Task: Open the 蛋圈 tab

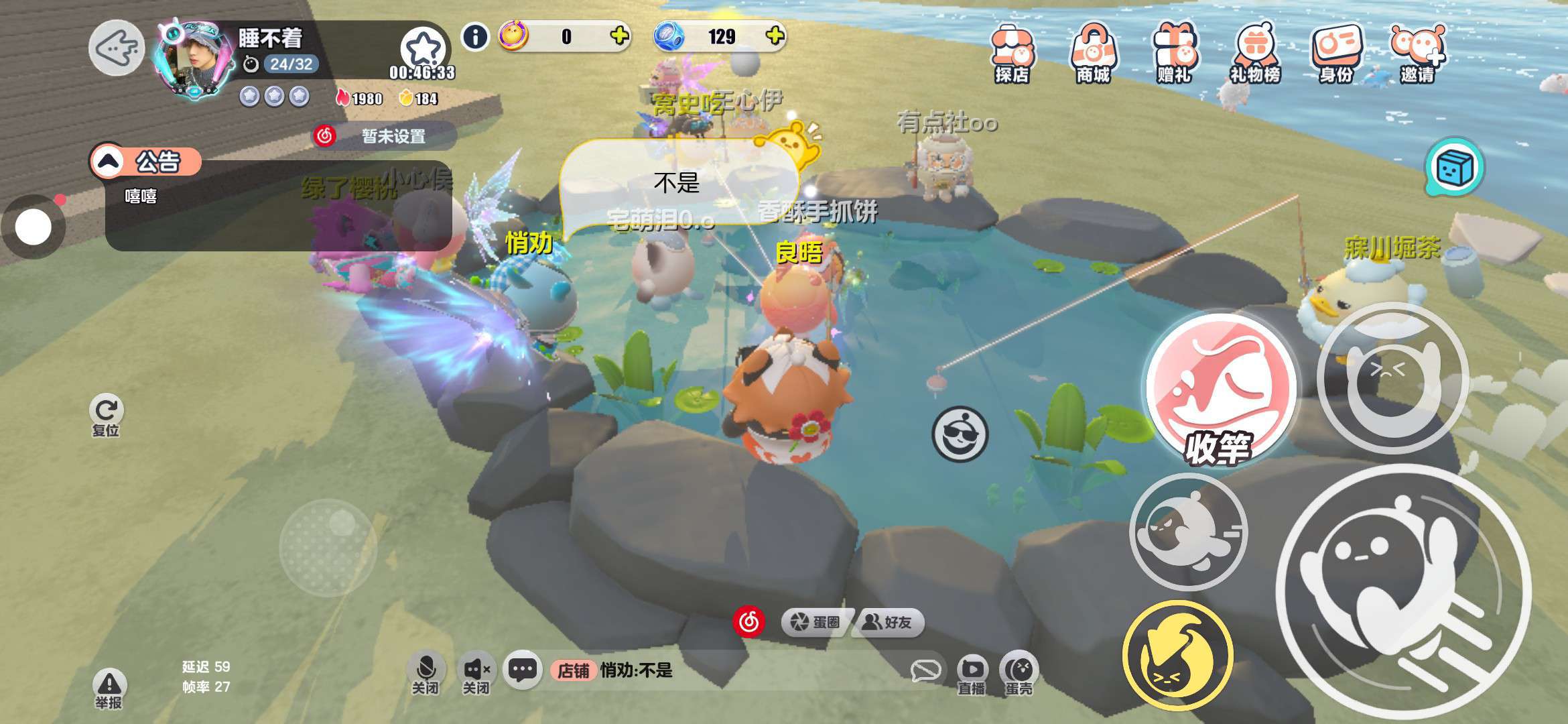Action: tap(816, 623)
